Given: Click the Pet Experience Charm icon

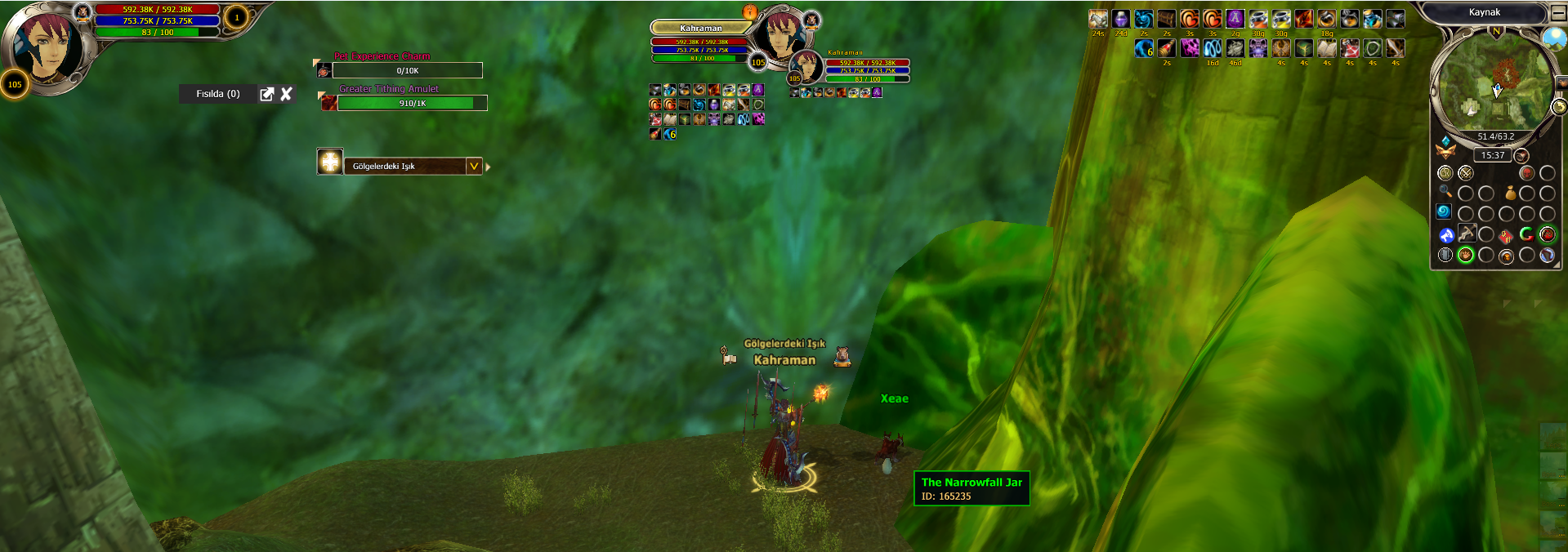Looking at the screenshot, I should (x=324, y=71).
